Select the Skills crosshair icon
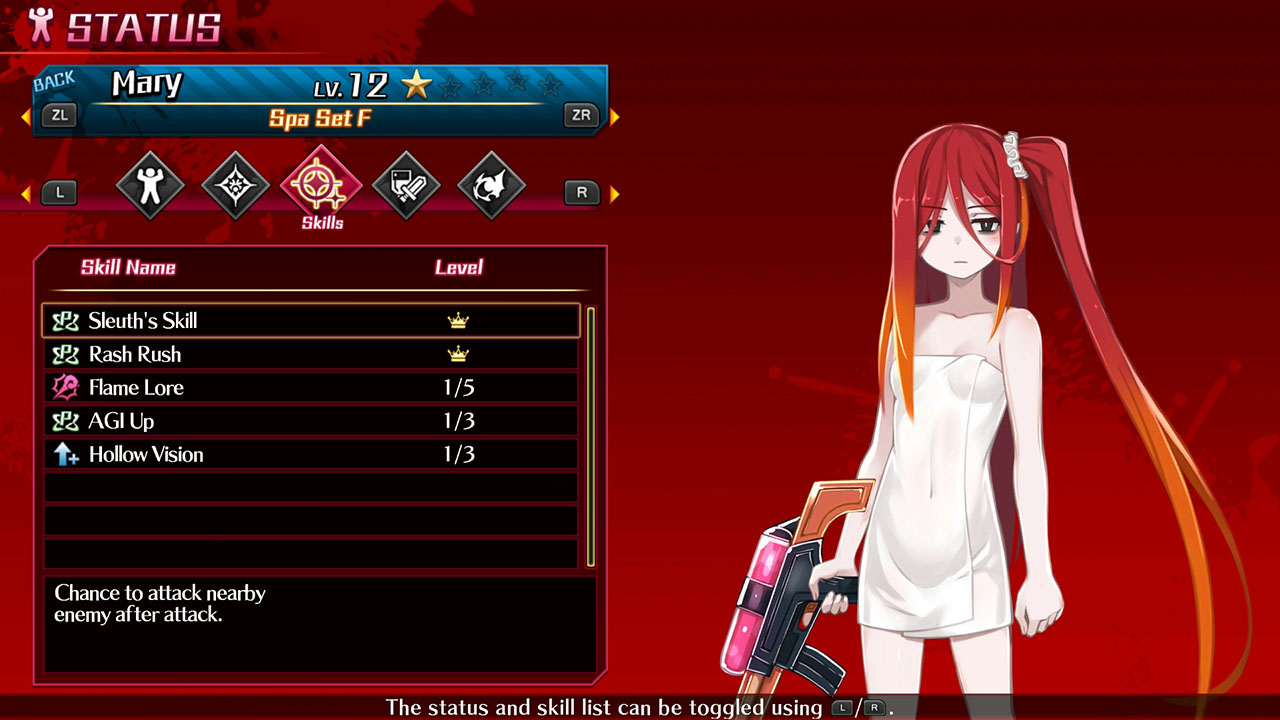1280x720 pixels. pos(320,183)
